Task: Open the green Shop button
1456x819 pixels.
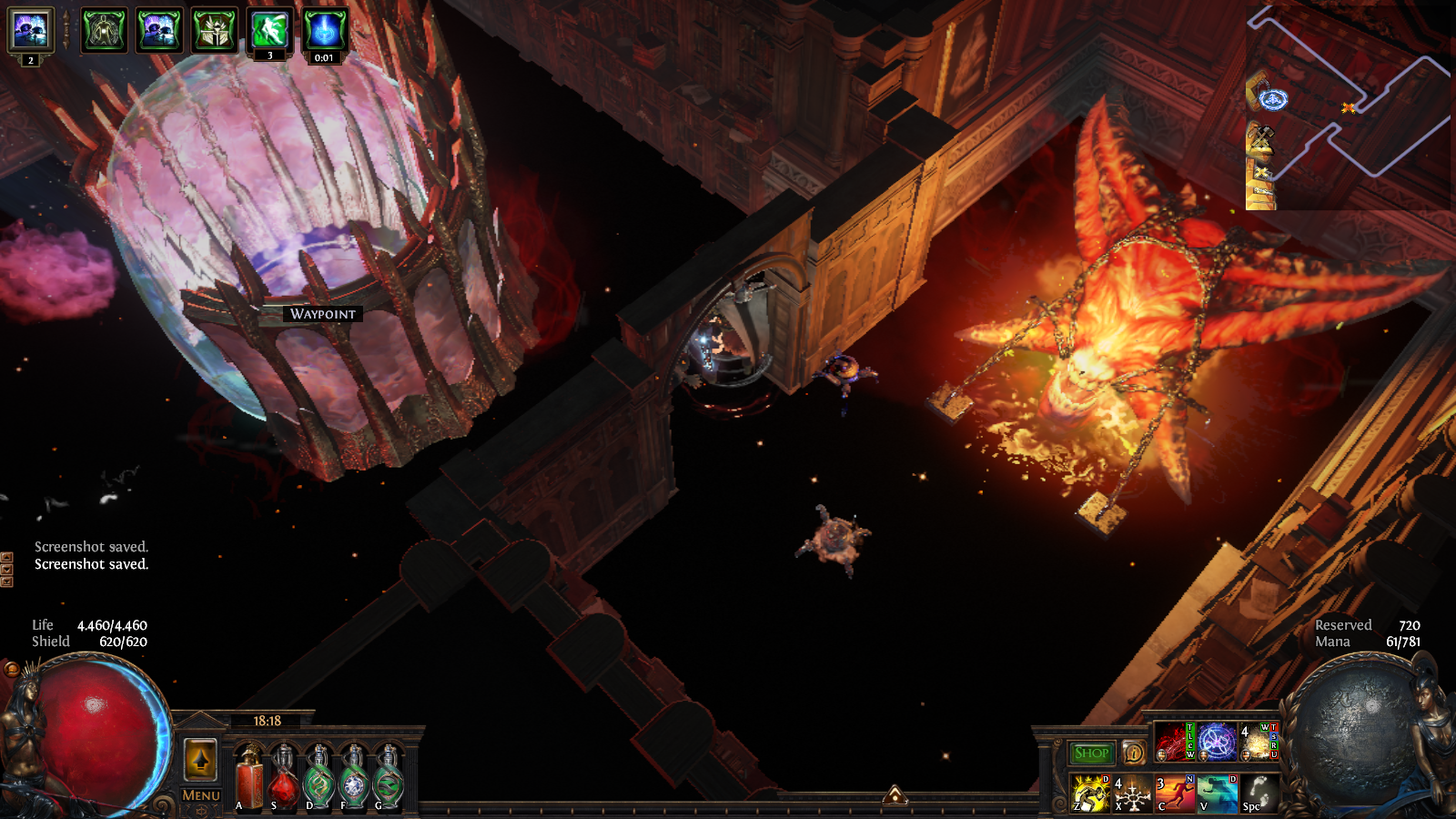Action: point(1091,753)
